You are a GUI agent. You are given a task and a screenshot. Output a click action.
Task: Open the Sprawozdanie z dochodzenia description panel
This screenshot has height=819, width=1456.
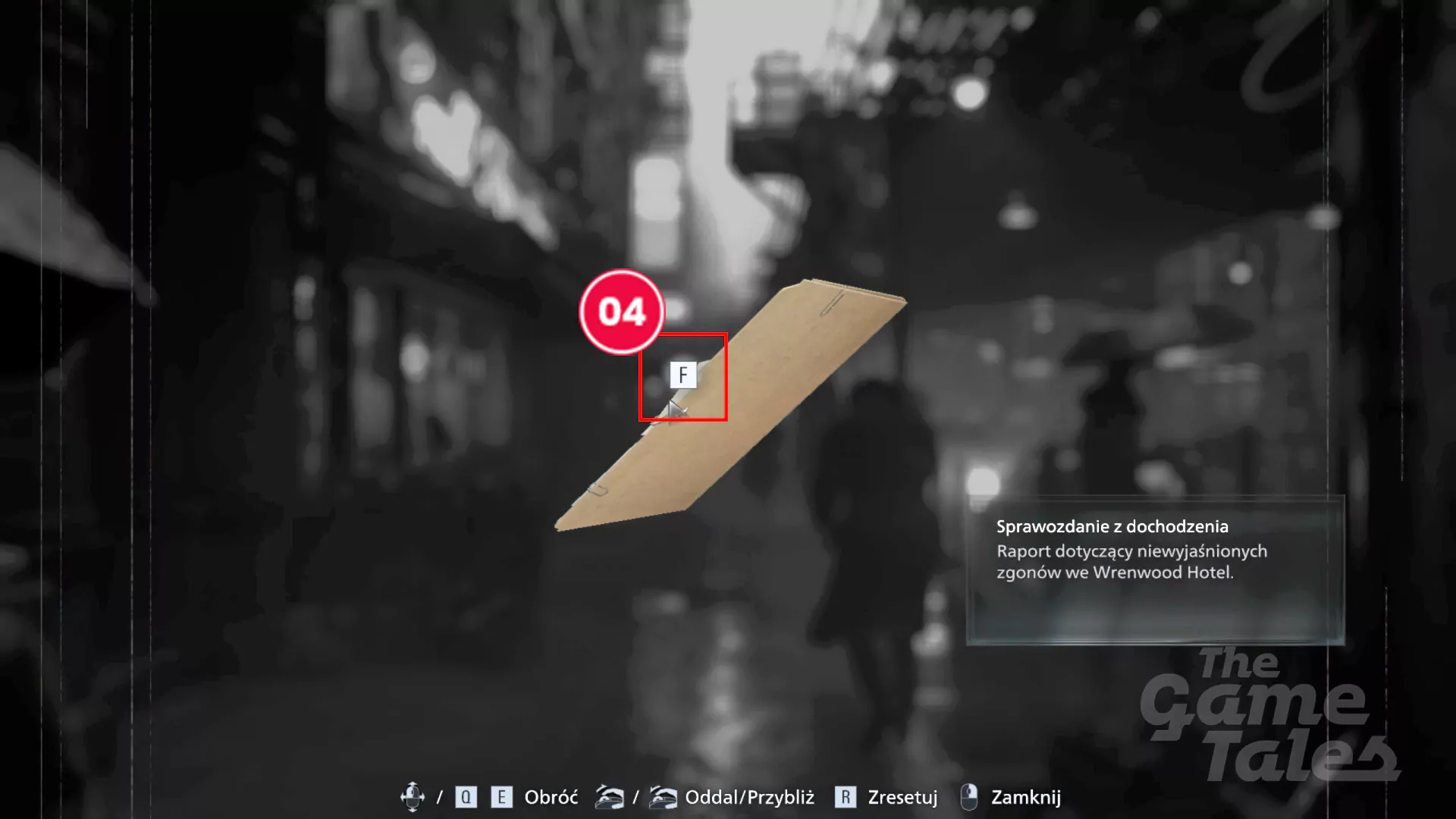[1153, 569]
